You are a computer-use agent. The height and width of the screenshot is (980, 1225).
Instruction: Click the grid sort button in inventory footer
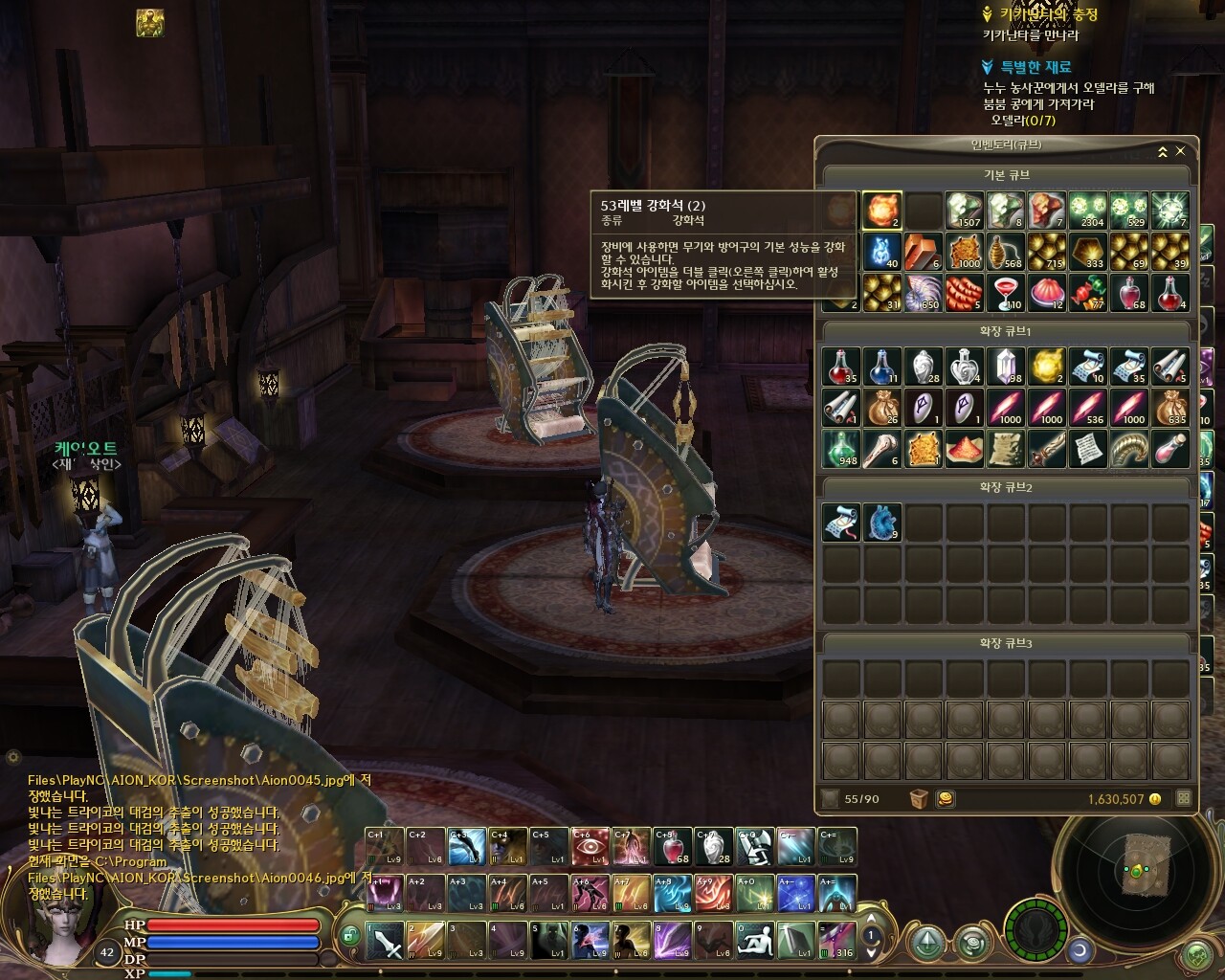pos(1184,798)
